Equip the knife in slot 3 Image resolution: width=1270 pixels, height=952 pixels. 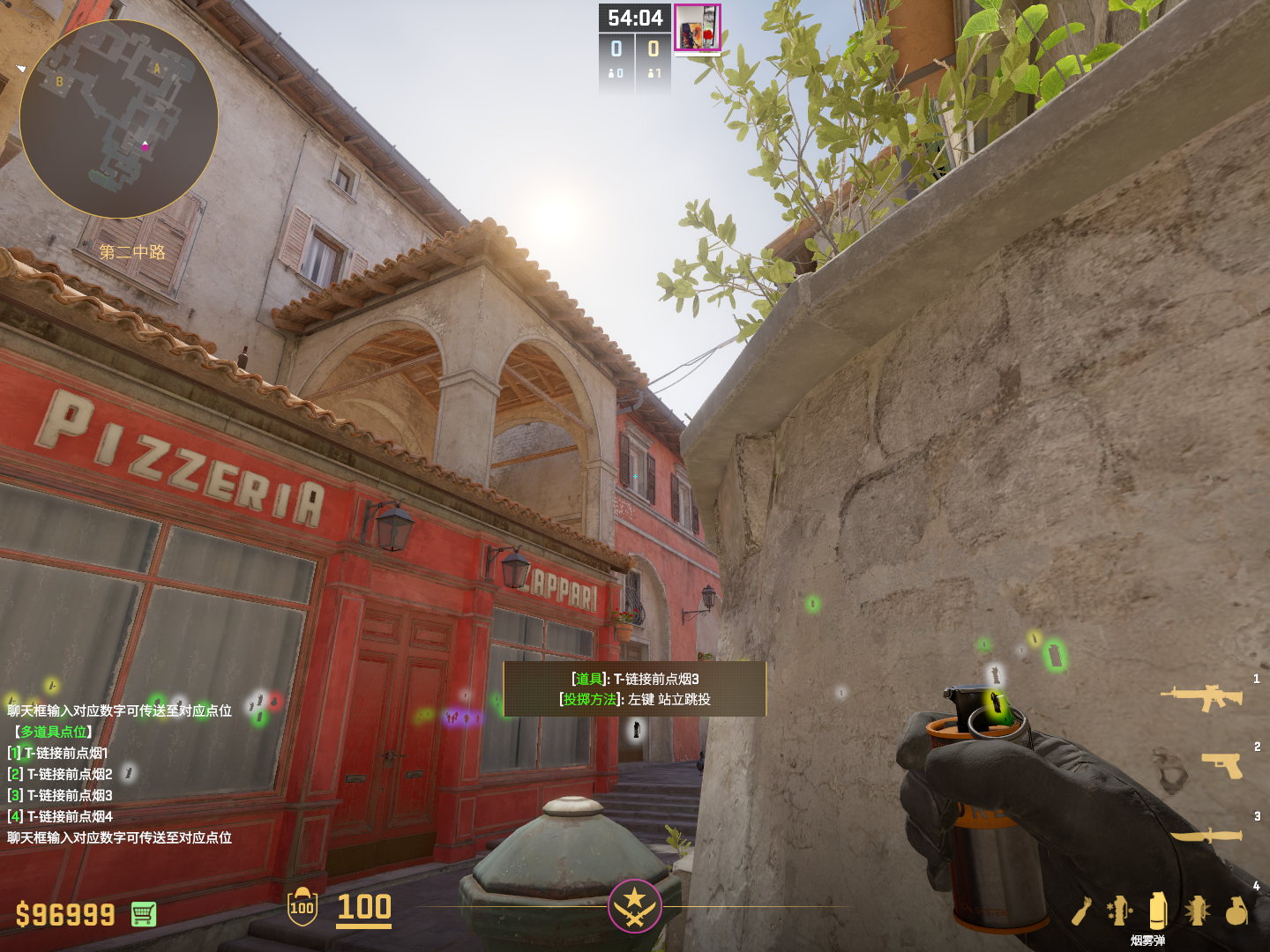[x=1206, y=834]
